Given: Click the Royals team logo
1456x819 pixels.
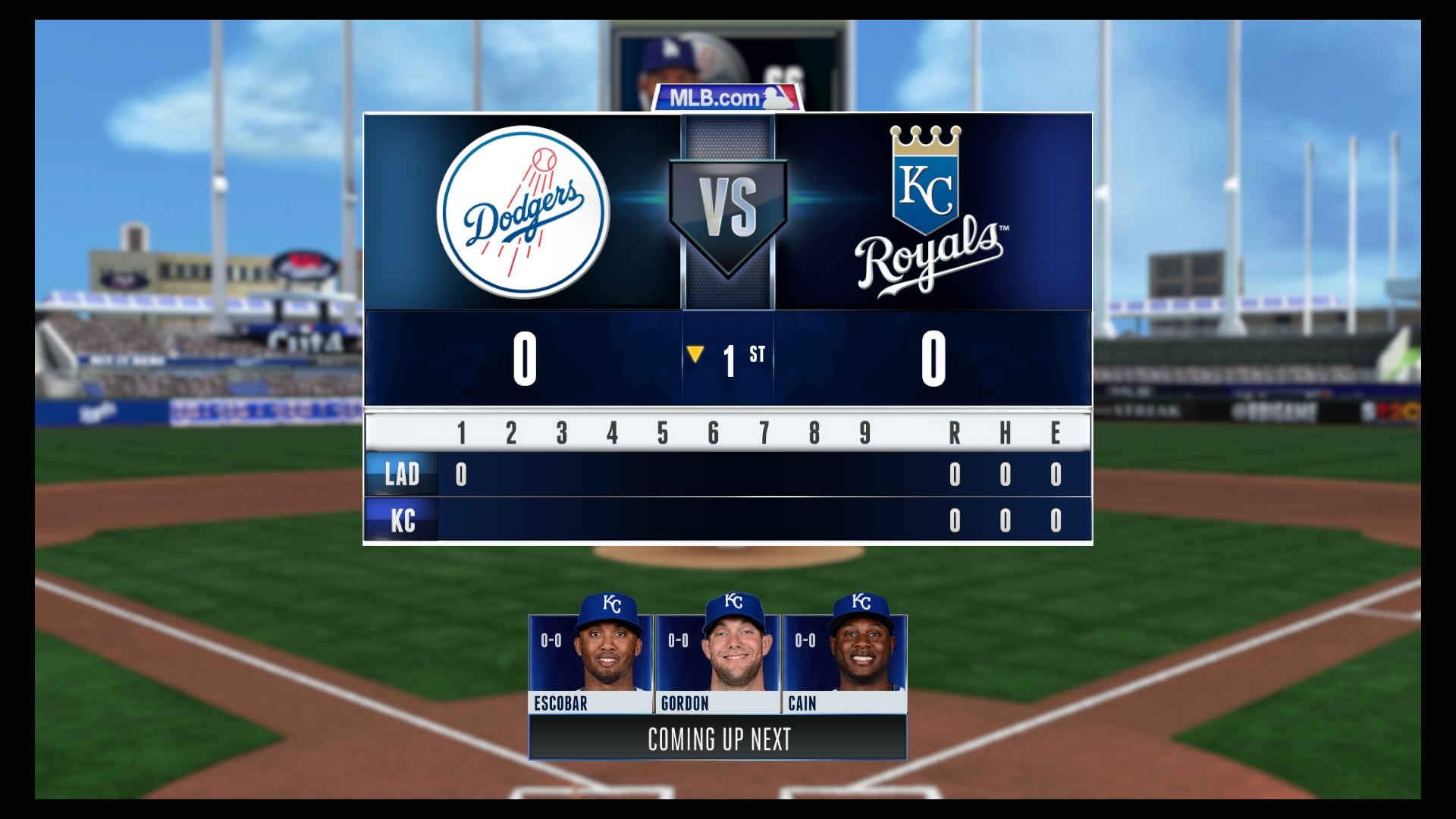Looking at the screenshot, I should [928, 212].
